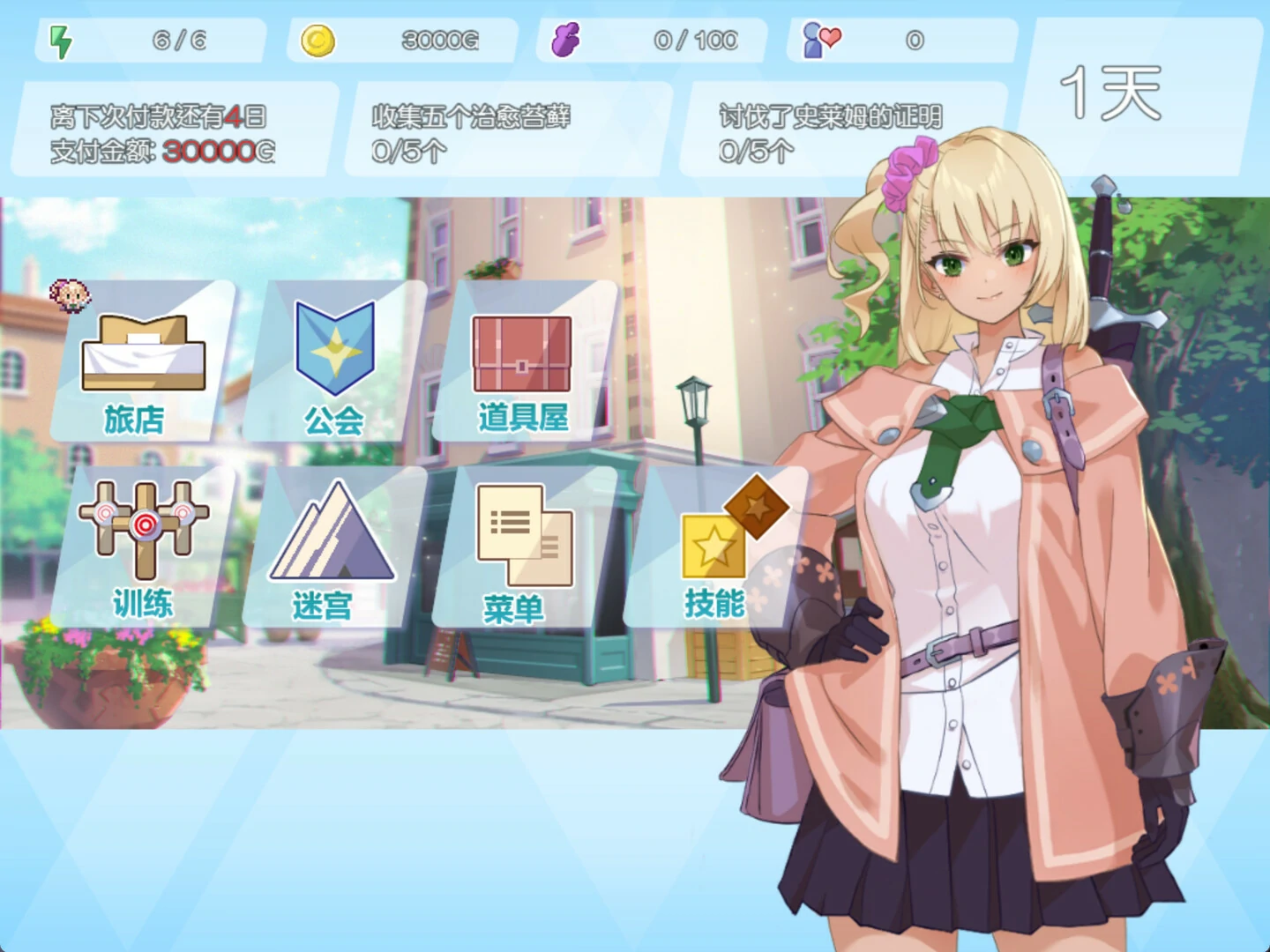Click the 训练 training dummy icon

144,529
